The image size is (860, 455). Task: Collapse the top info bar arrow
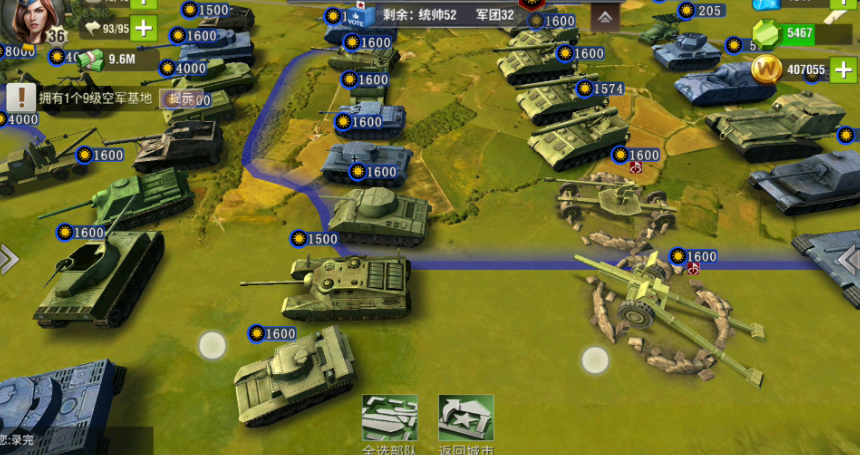pyautogui.click(x=604, y=17)
